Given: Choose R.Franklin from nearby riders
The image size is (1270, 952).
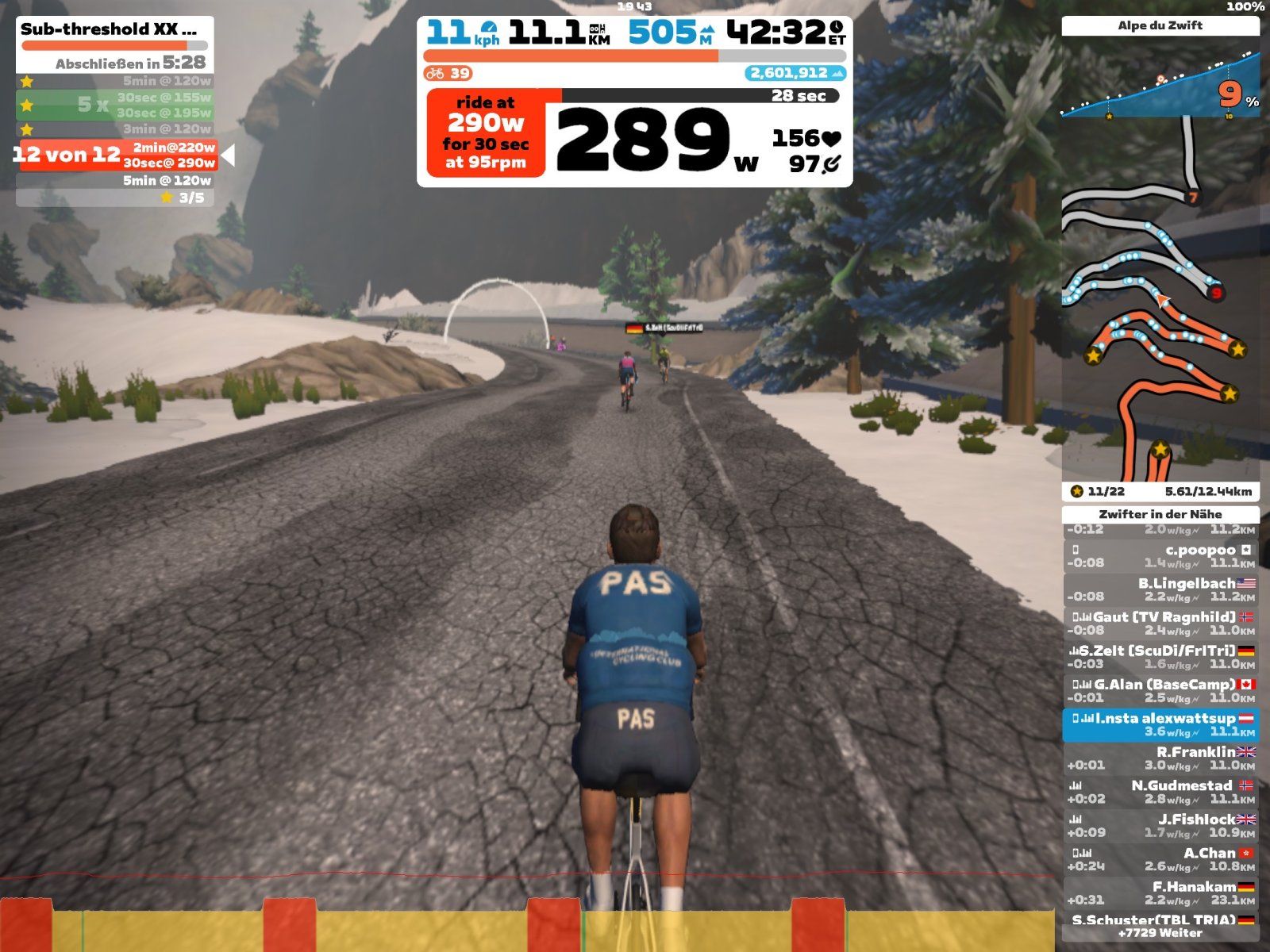Looking at the screenshot, I should (x=1160, y=758).
